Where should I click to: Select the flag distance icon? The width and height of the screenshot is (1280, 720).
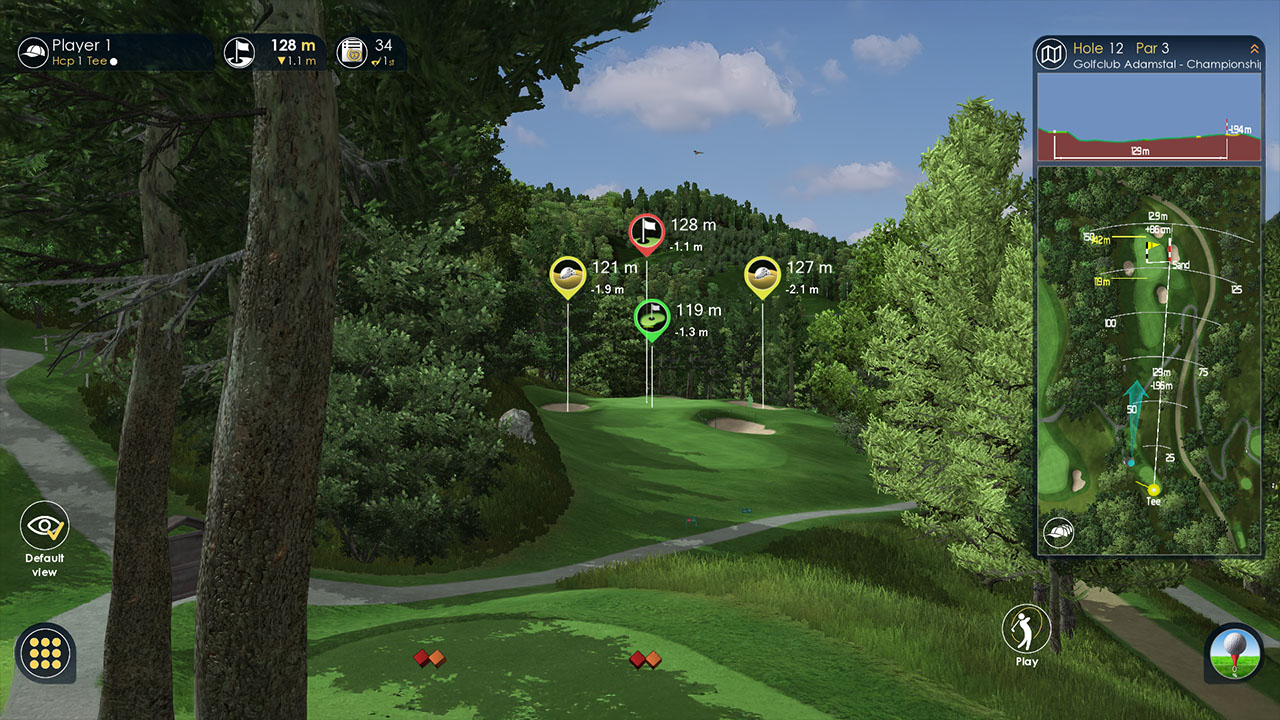[239, 52]
